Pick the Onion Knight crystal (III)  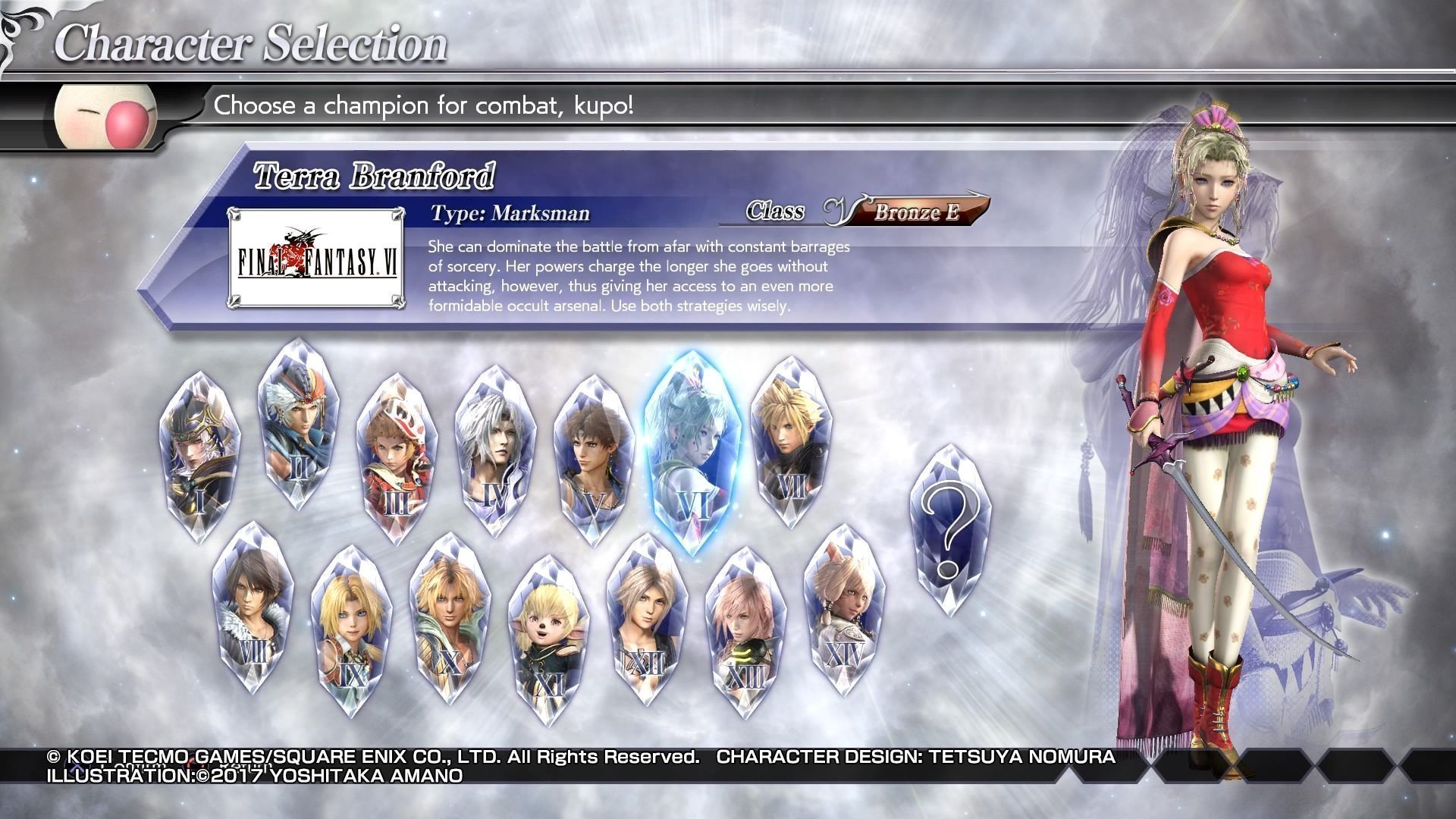397,459
